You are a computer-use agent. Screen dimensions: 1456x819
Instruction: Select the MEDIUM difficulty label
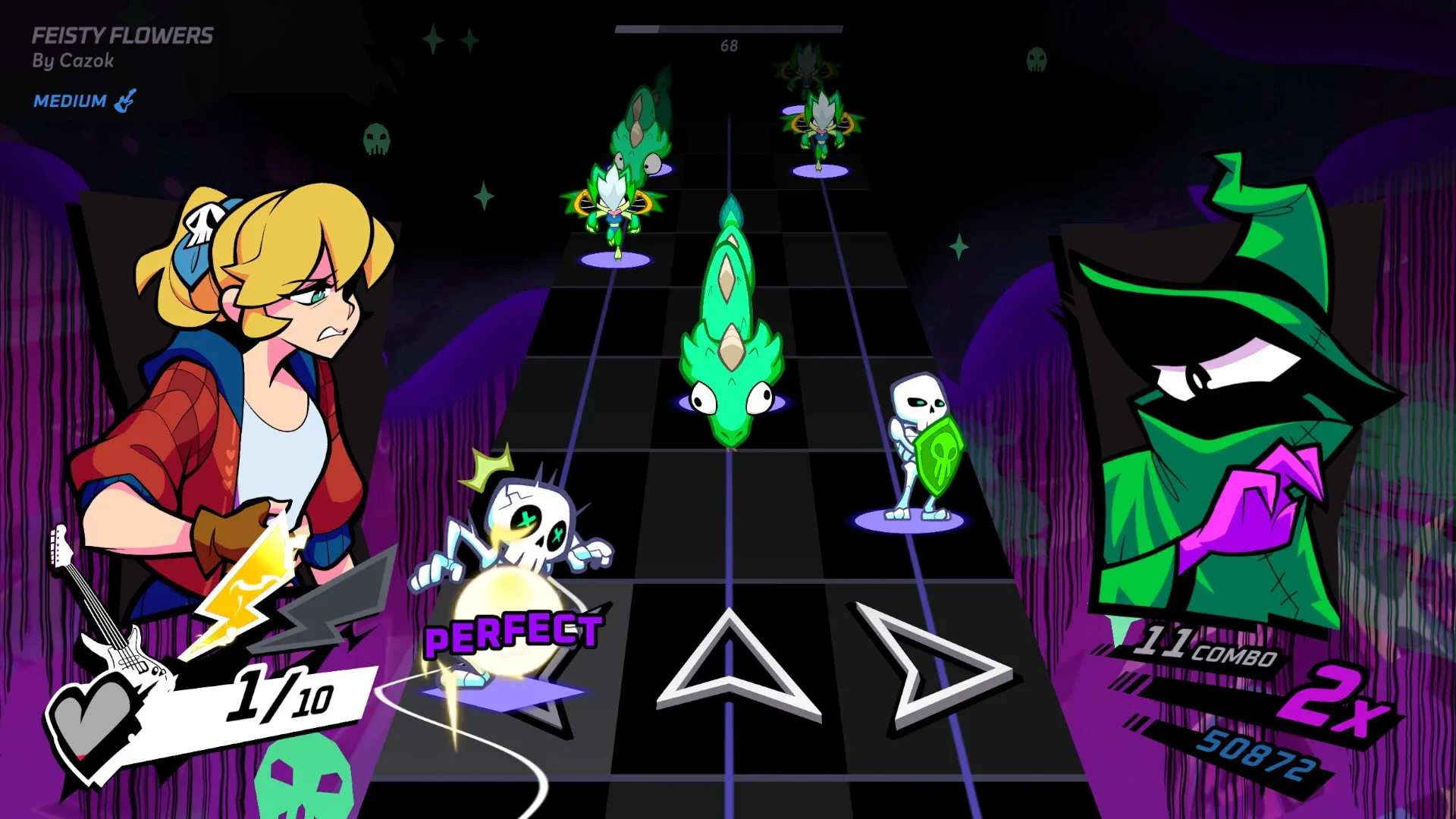69,99
